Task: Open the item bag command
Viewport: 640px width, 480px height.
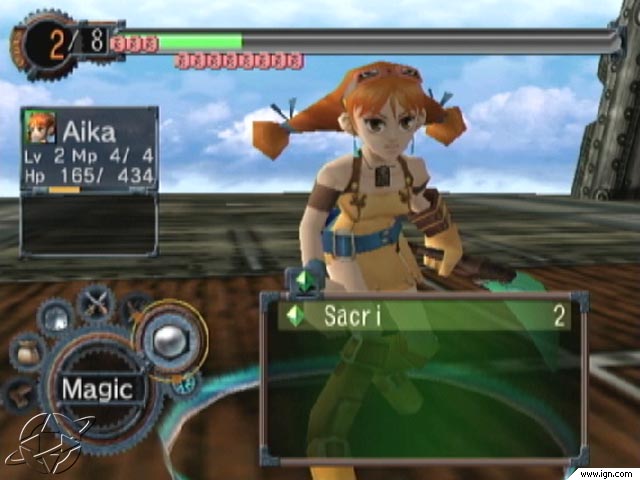Action: click(28, 353)
